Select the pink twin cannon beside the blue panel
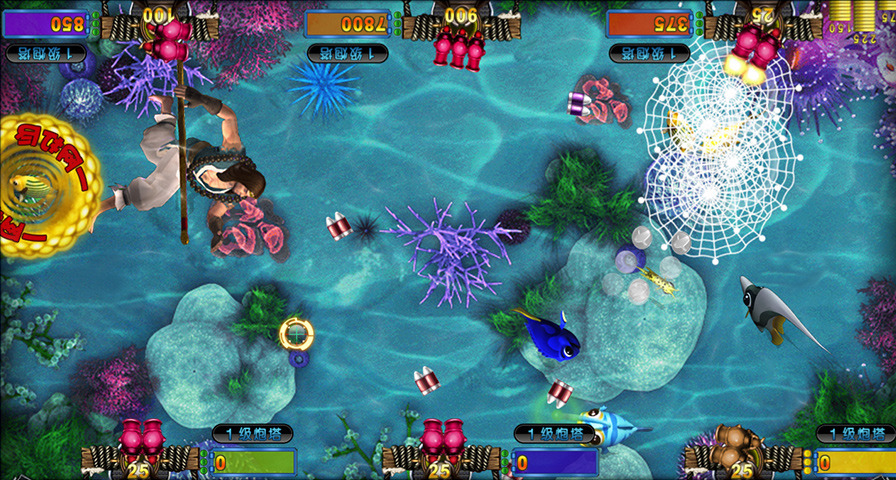 442,439
